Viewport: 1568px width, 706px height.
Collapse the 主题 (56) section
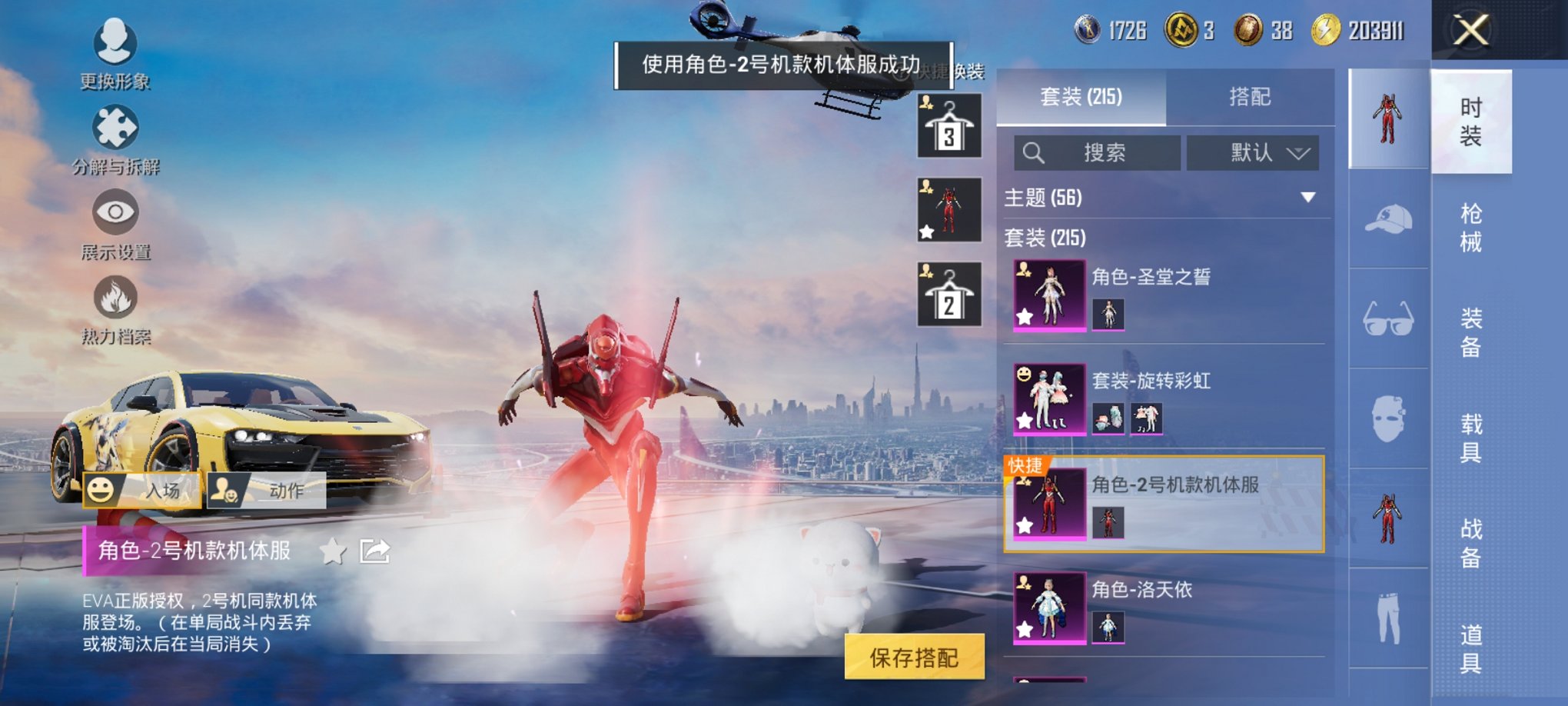click(x=1309, y=198)
